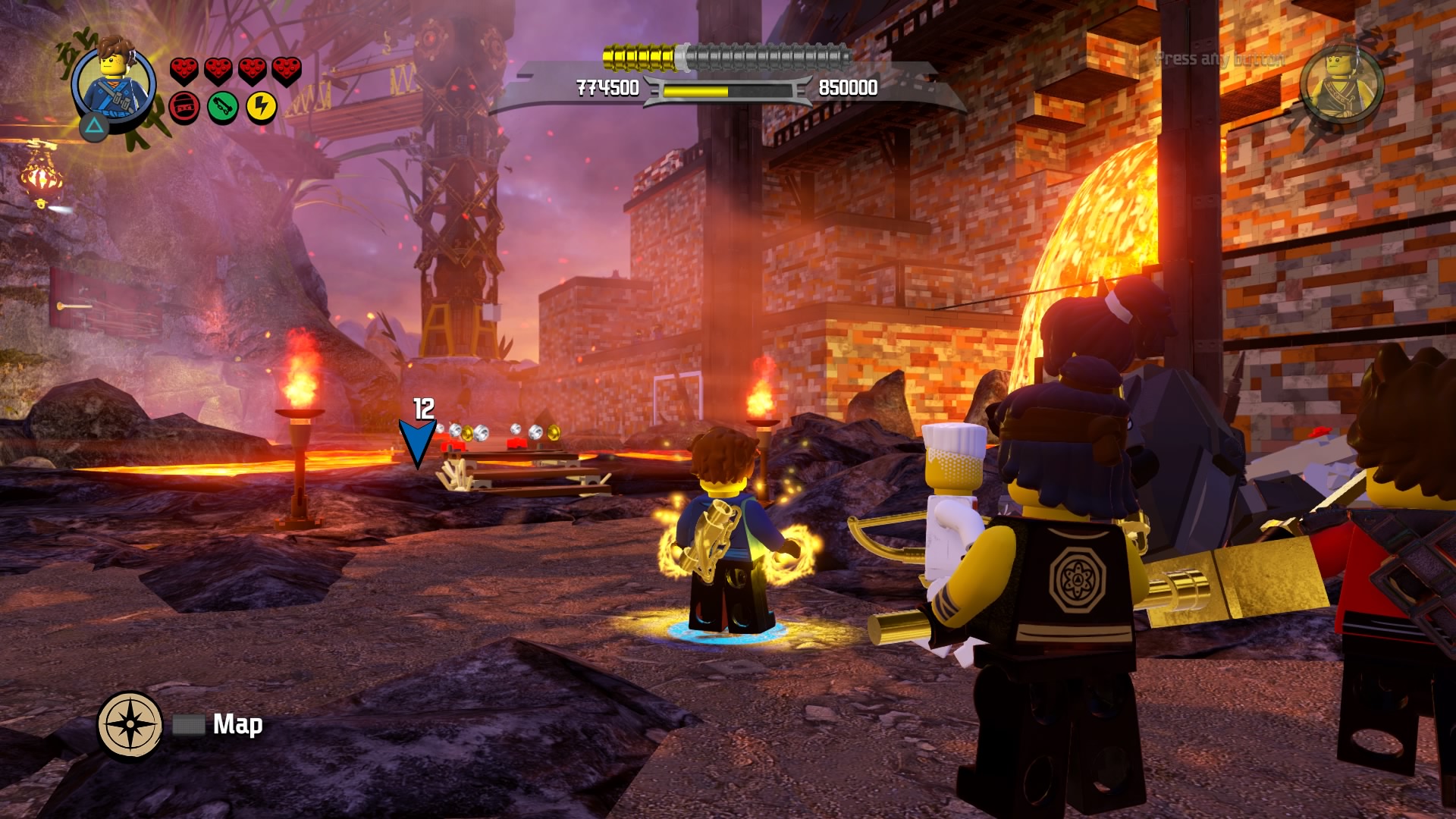Activate the yellow lightning bolt ability
Image resolution: width=1456 pixels, height=819 pixels.
[262, 107]
